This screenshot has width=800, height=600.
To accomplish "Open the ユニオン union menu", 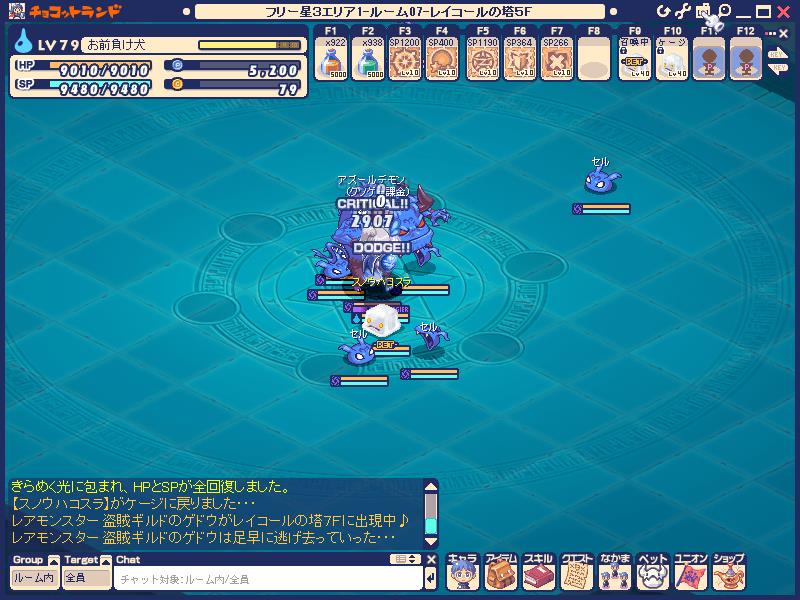I will click(690, 572).
